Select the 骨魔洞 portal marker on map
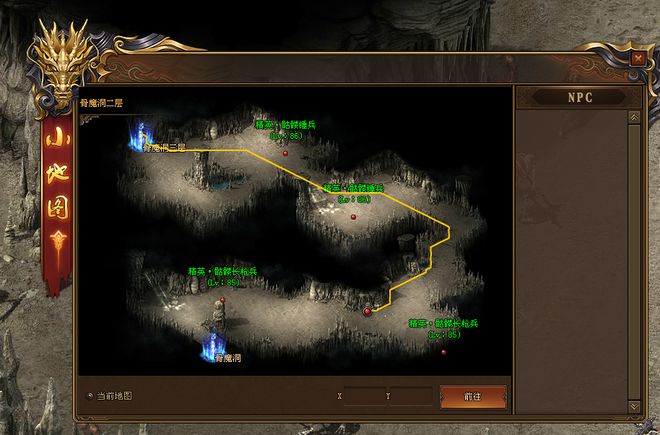660x435 pixels. (214, 345)
